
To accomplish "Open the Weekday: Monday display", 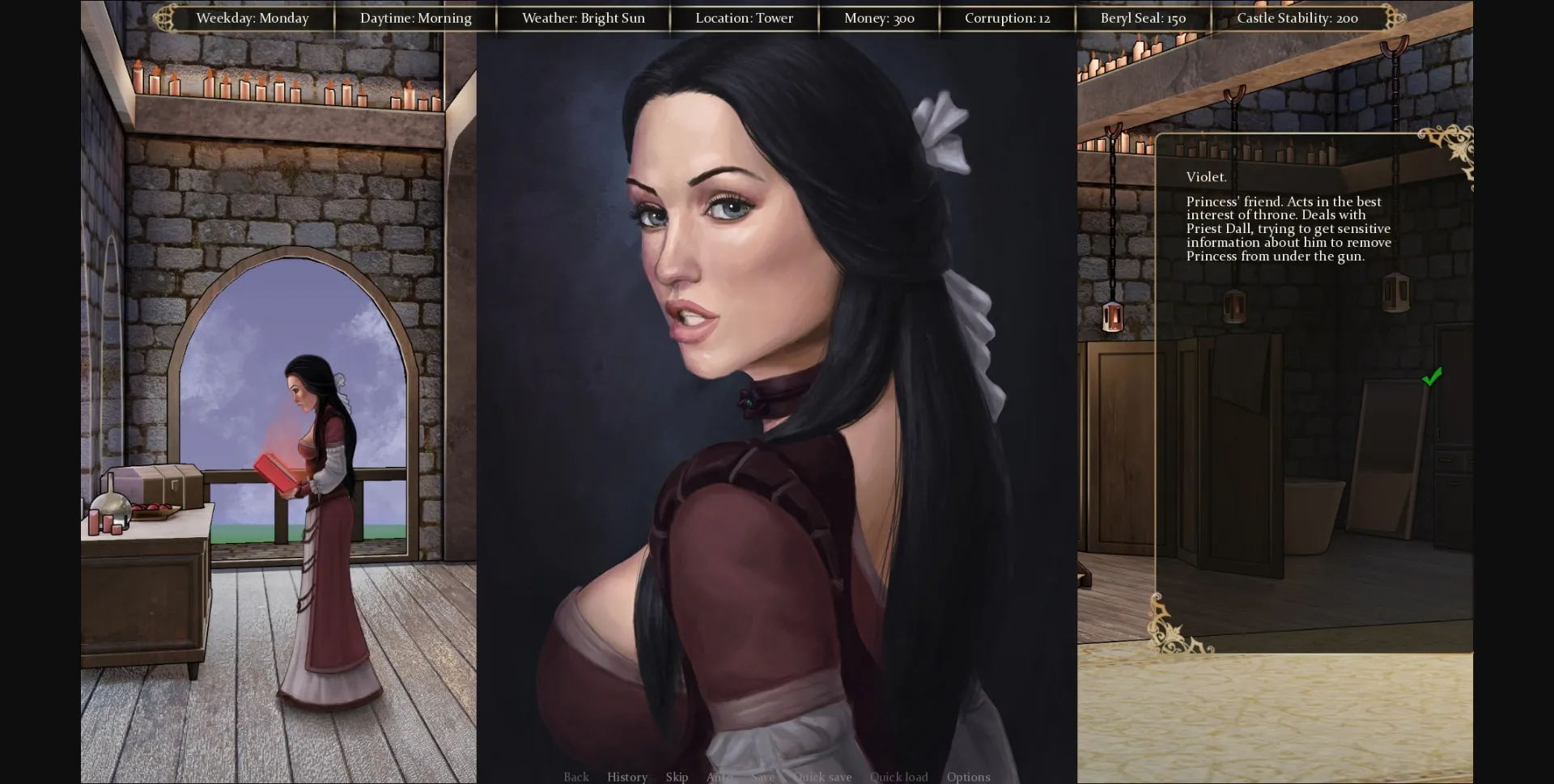I will click(x=253, y=18).
